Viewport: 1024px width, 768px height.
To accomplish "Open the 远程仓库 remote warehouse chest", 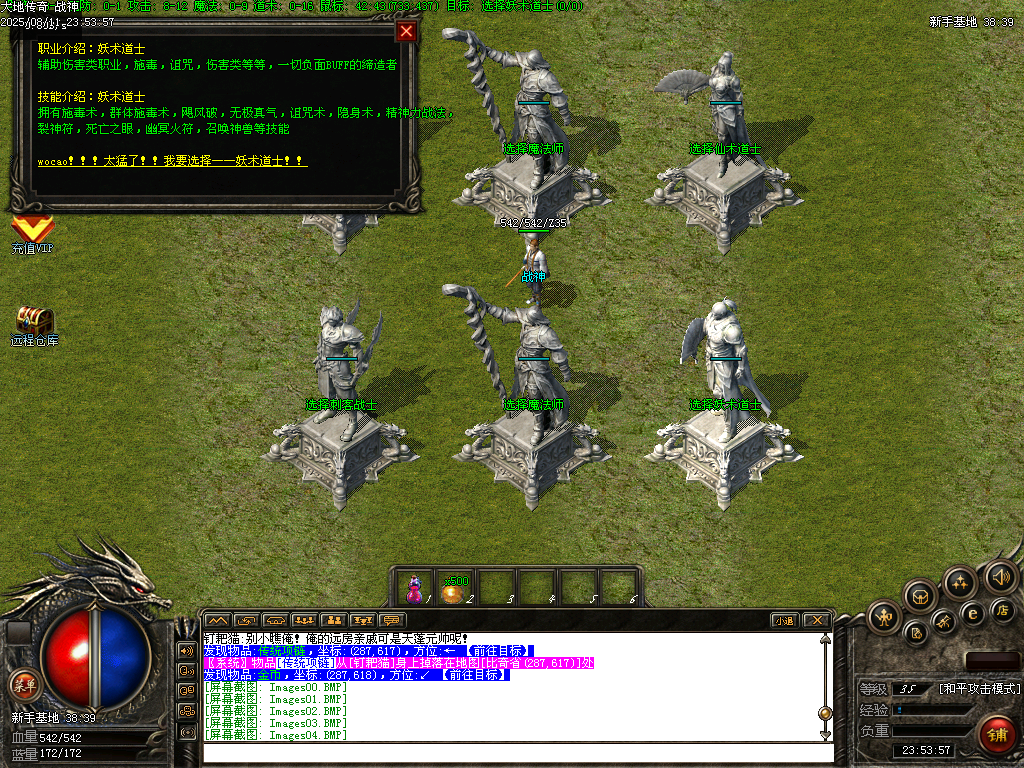I will [34, 322].
